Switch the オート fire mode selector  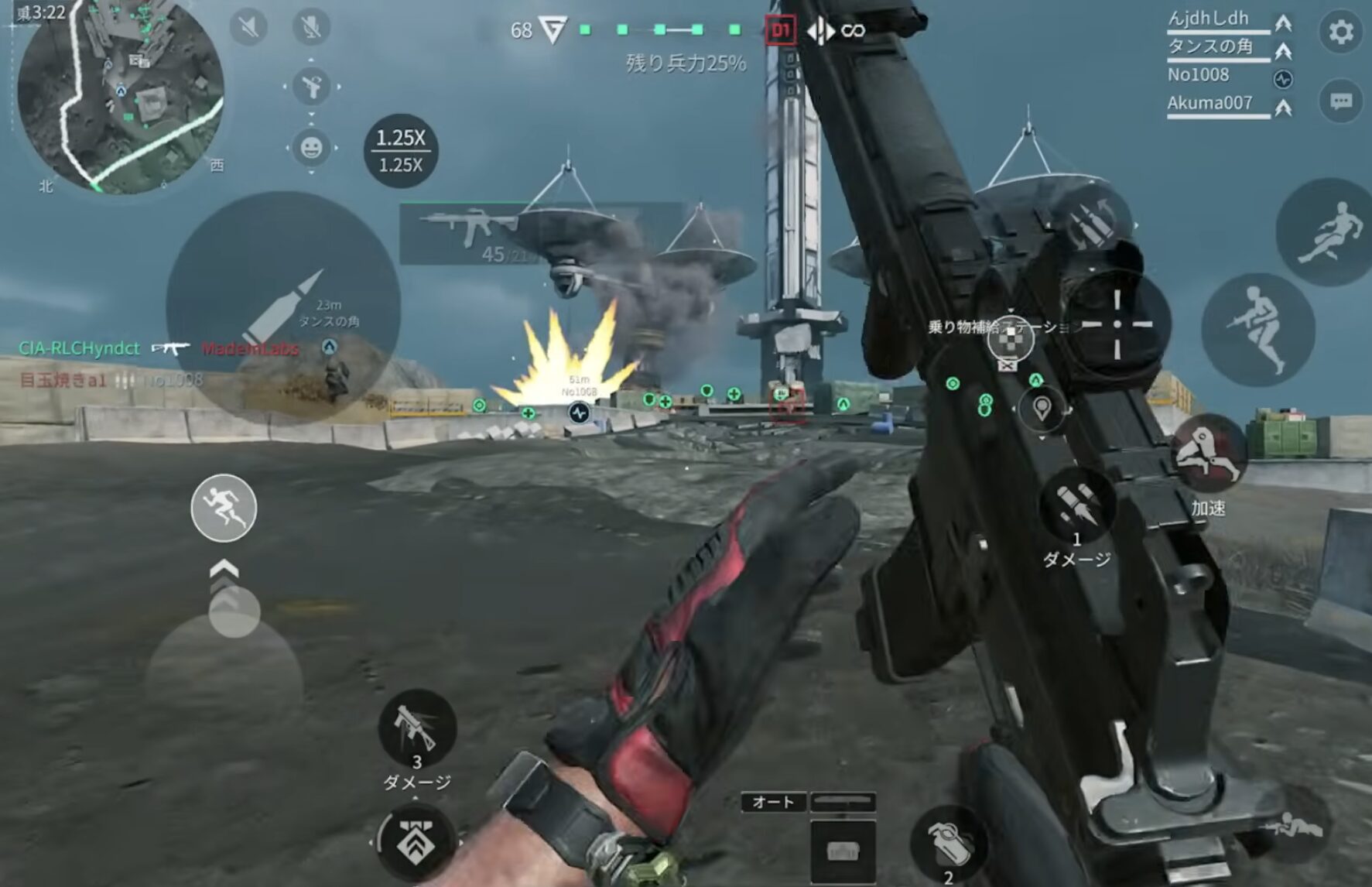coord(773,802)
